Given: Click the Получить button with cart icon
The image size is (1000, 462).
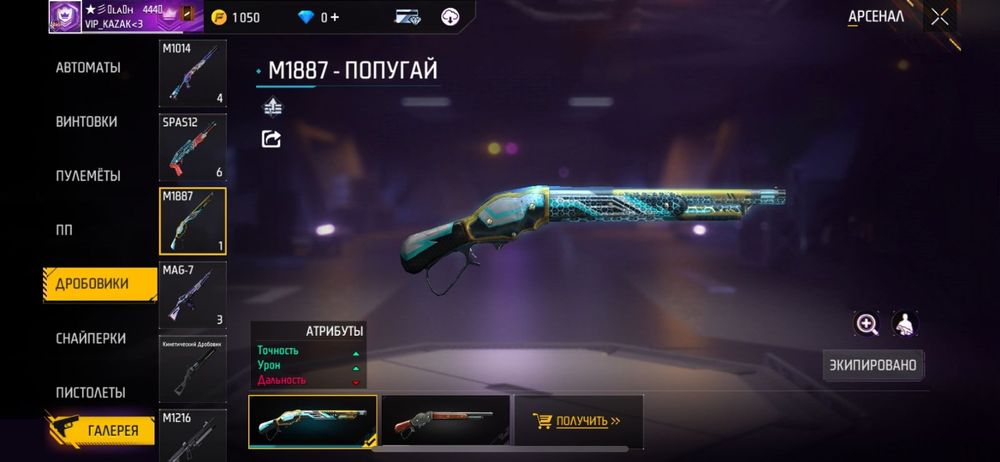Looking at the screenshot, I should click(577, 421).
